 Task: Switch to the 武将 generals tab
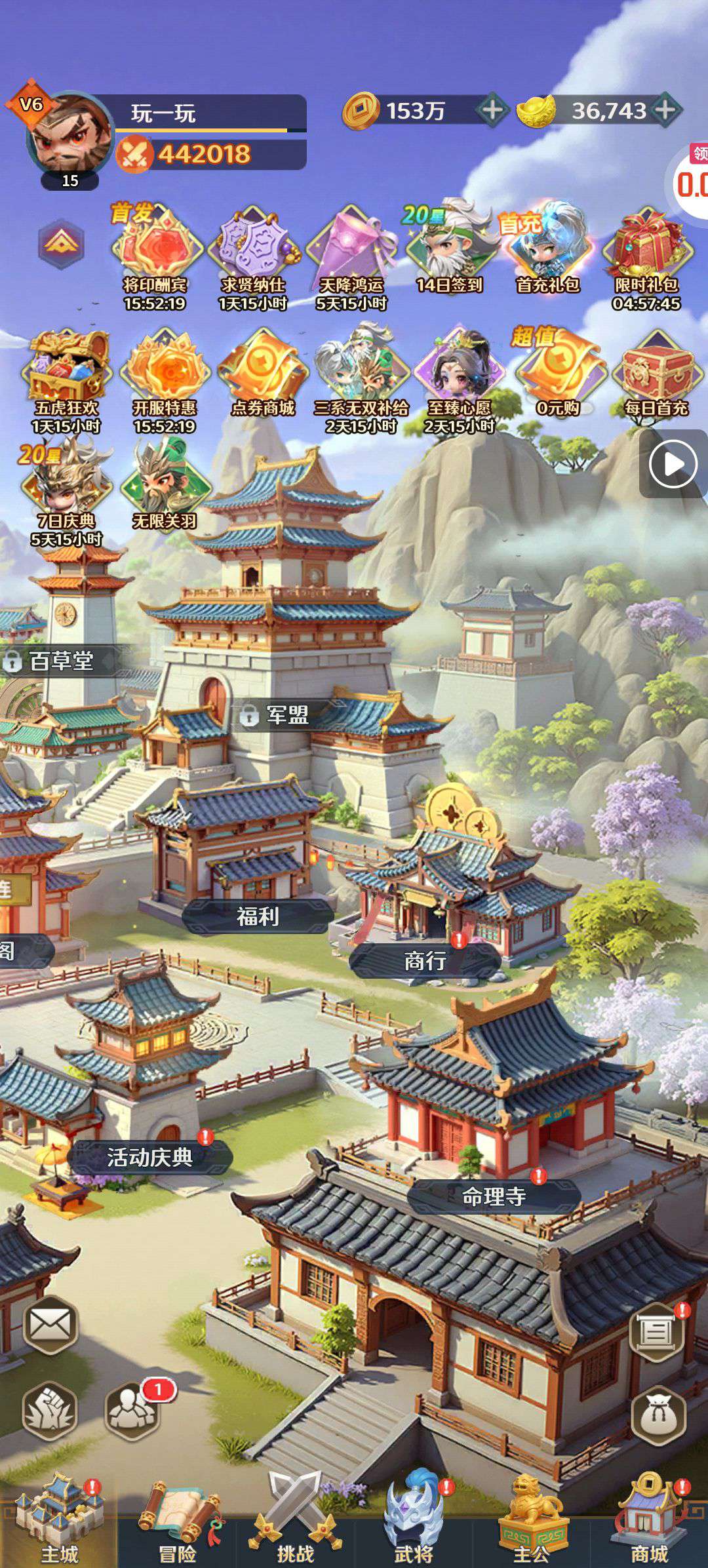413,1521
